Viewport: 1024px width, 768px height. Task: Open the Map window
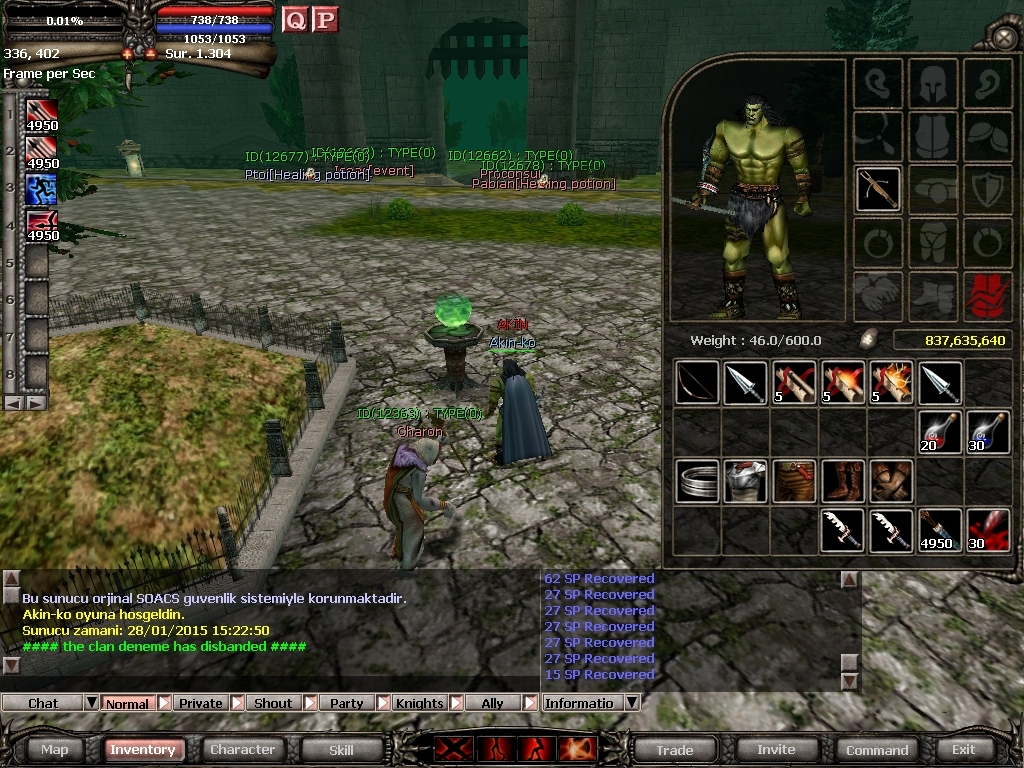(x=55, y=749)
